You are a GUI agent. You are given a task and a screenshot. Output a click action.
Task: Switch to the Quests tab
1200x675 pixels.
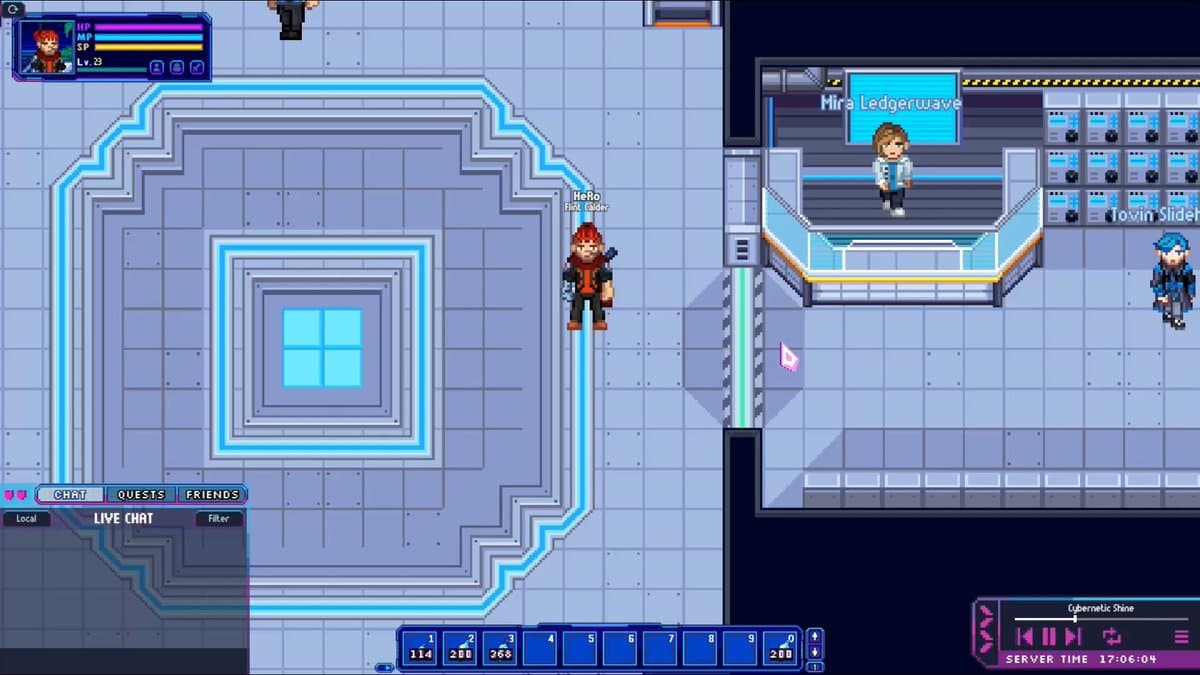(141, 495)
